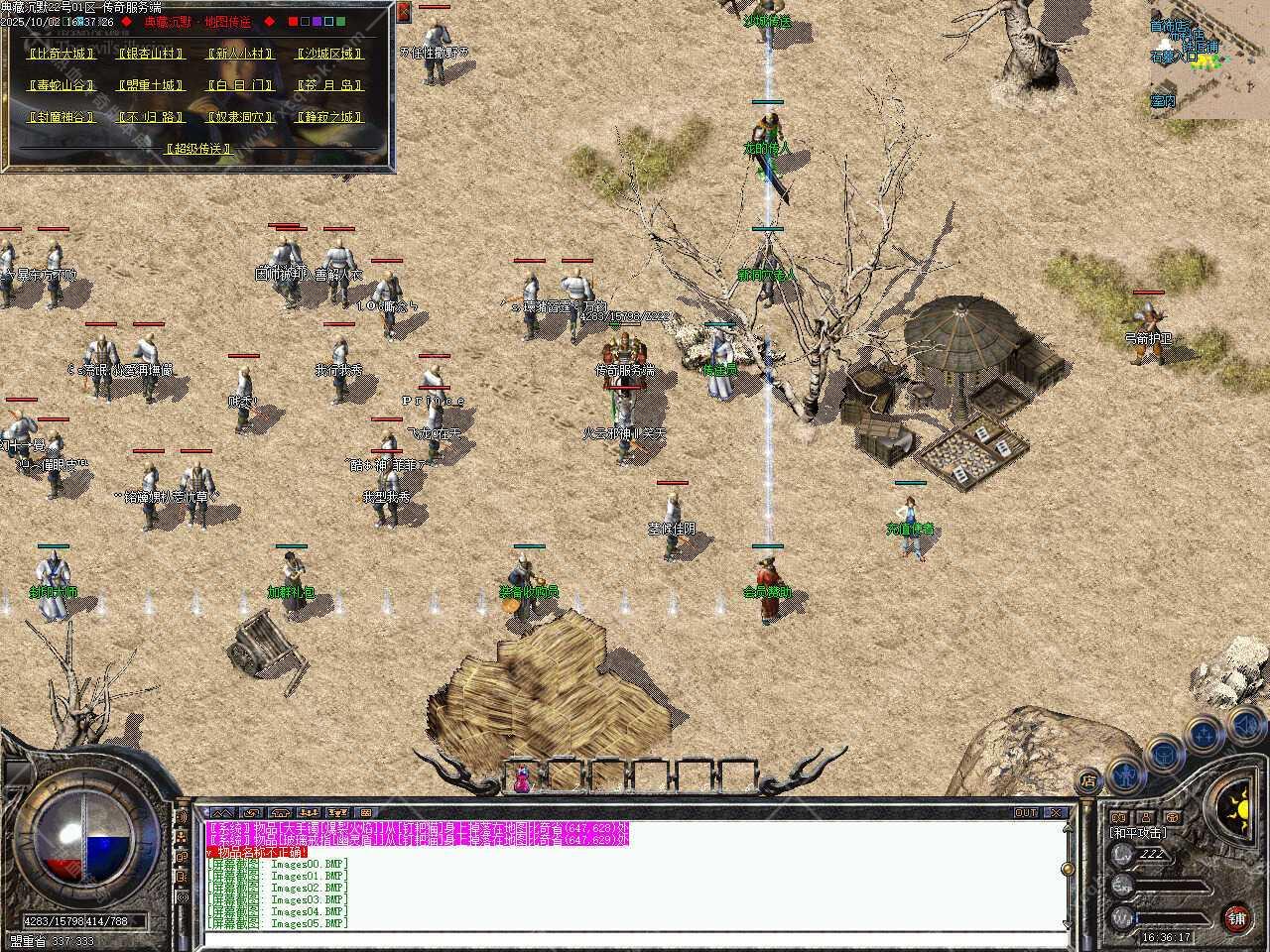Click the red 铺 stall button

(1237, 916)
